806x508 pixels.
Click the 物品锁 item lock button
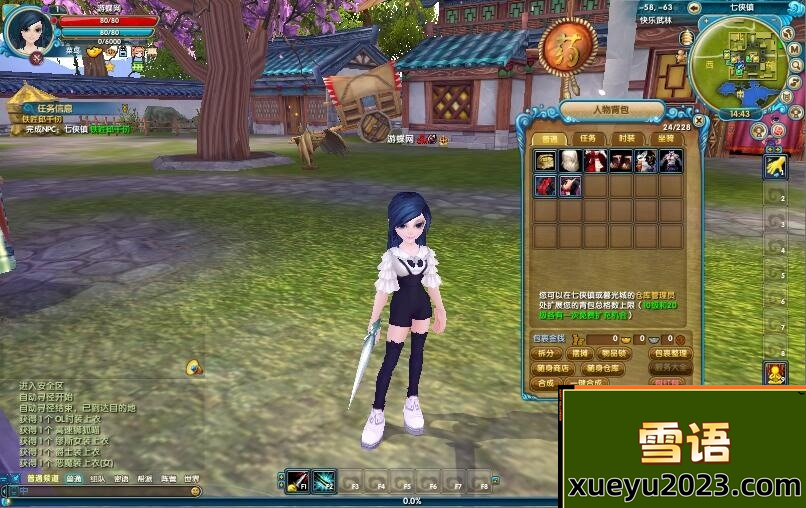tap(612, 353)
